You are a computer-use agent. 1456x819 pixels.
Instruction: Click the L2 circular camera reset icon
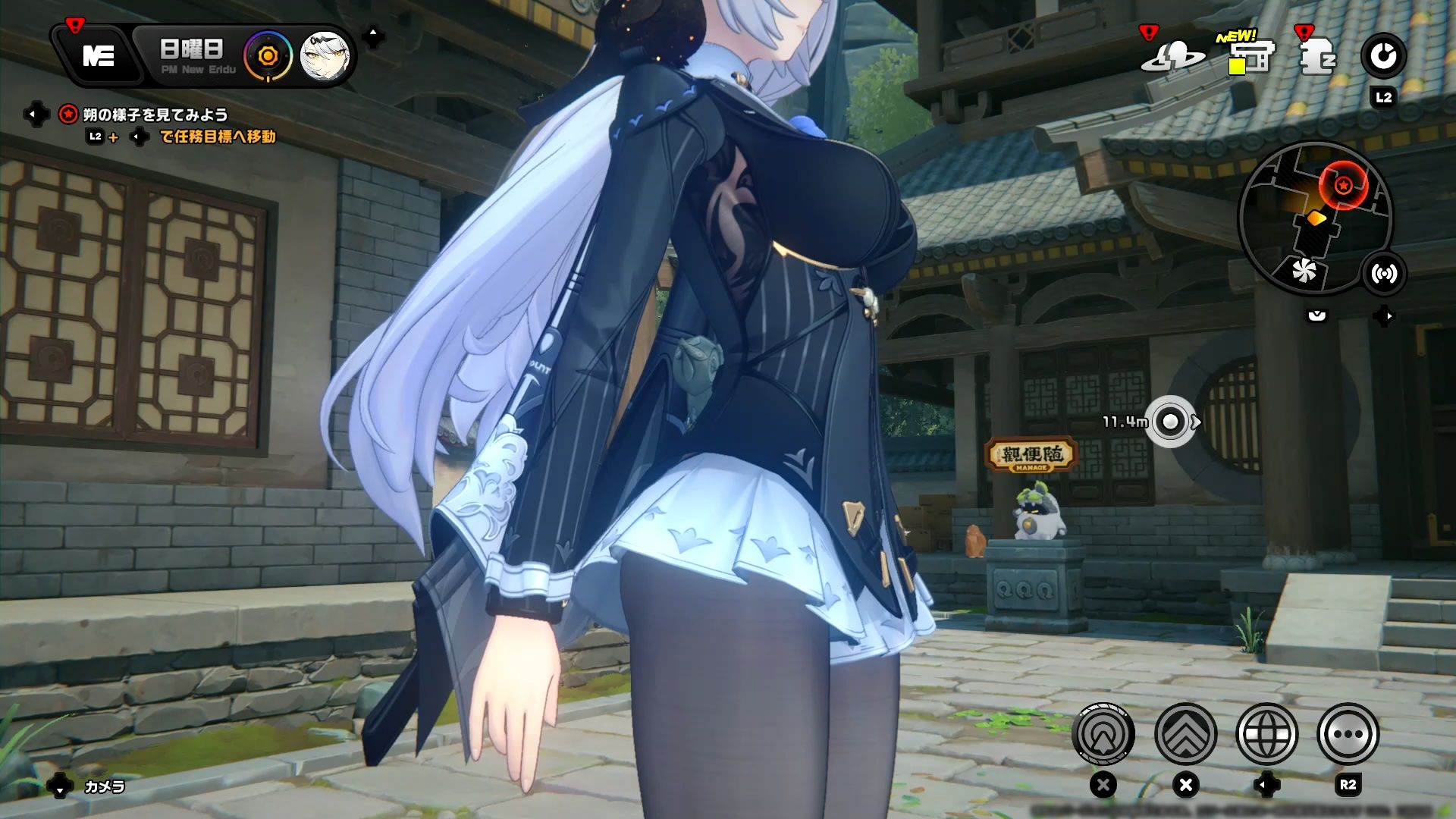click(1384, 55)
